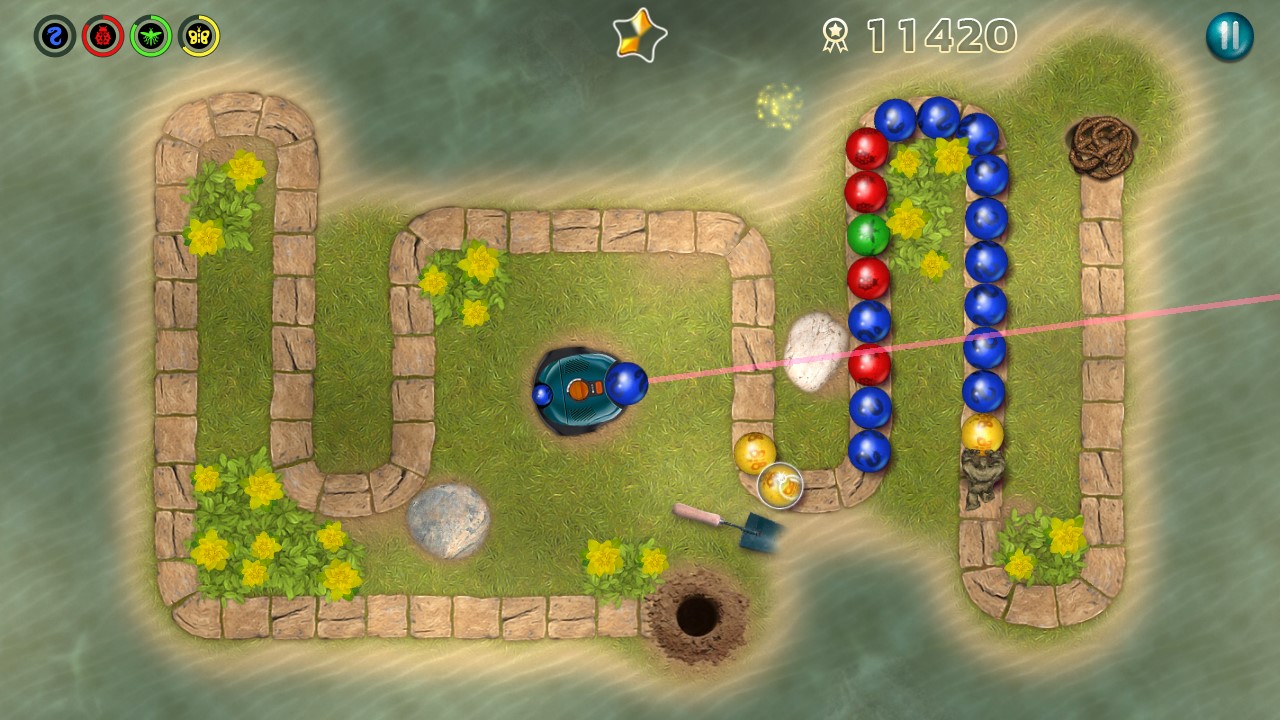Image resolution: width=1280 pixels, height=720 pixels.
Task: Click the medal icon beside the score
Action: click(x=836, y=34)
